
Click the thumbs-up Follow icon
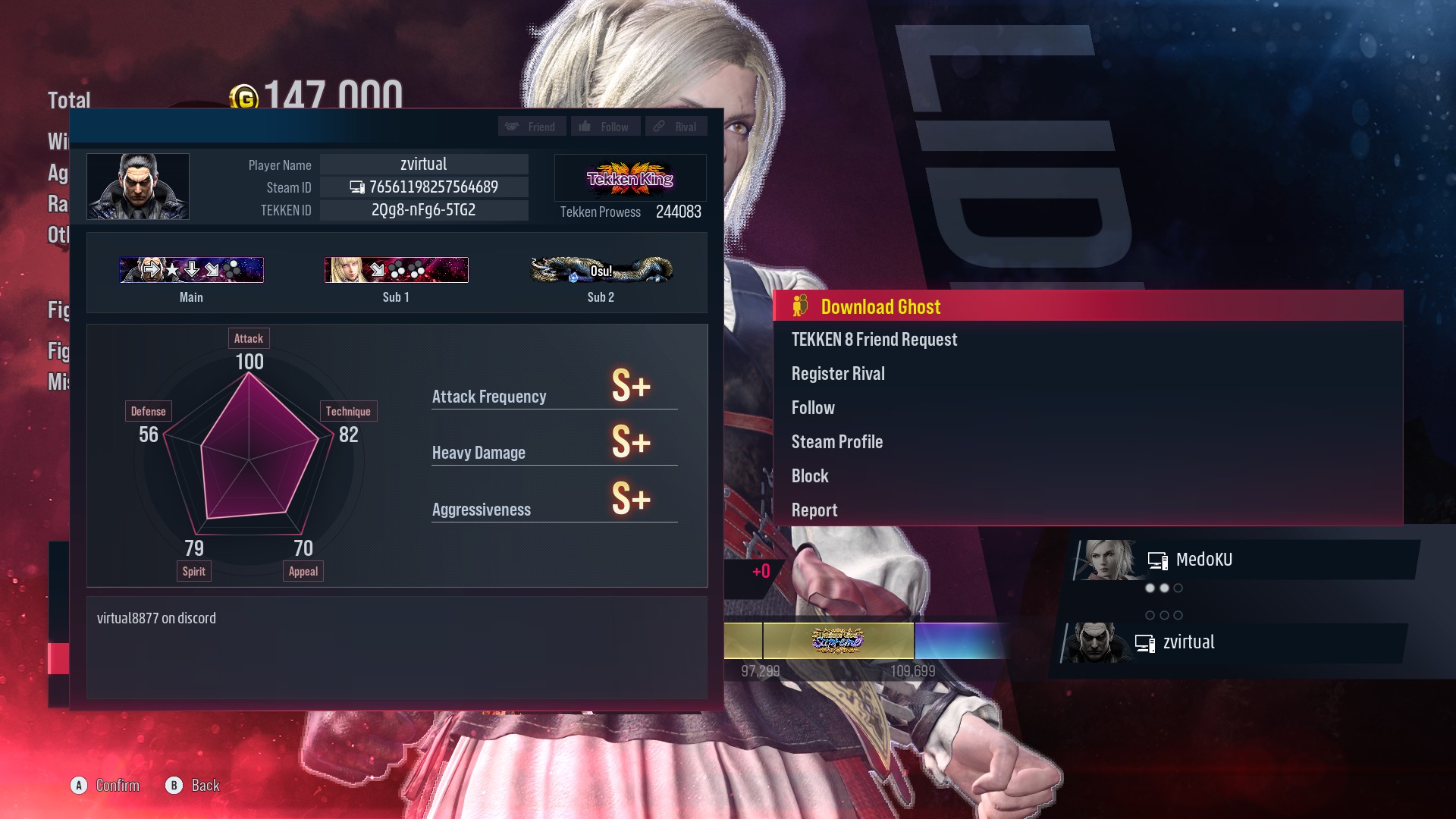point(584,126)
